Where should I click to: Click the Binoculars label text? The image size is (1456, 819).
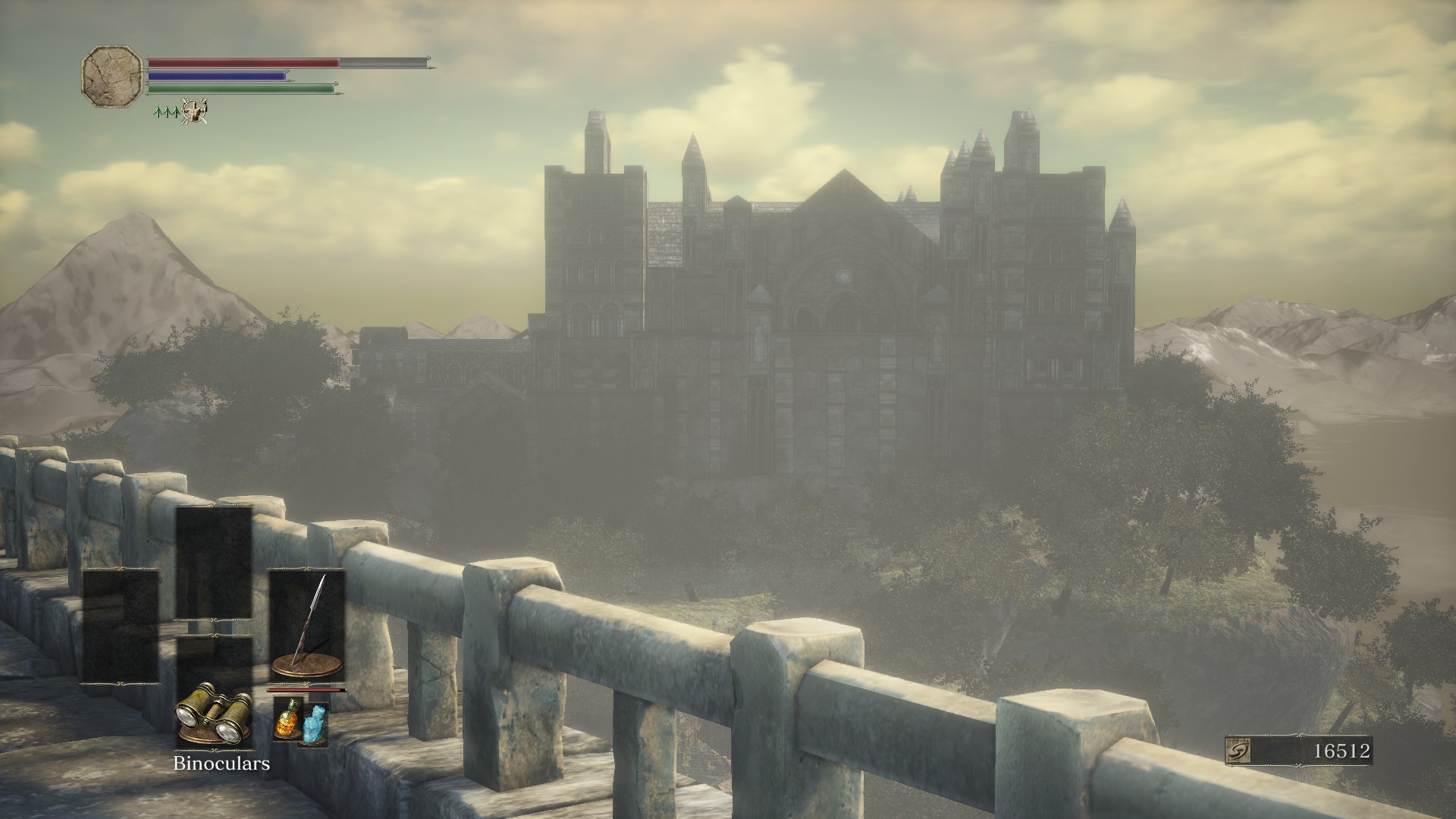(221, 764)
